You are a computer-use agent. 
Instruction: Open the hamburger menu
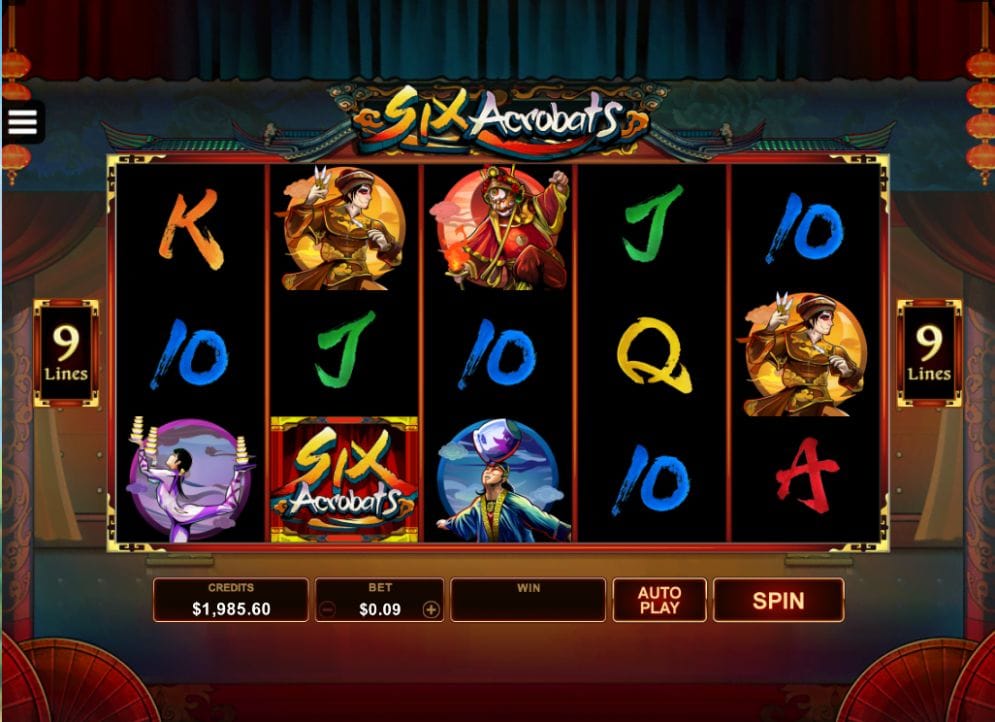point(22,122)
